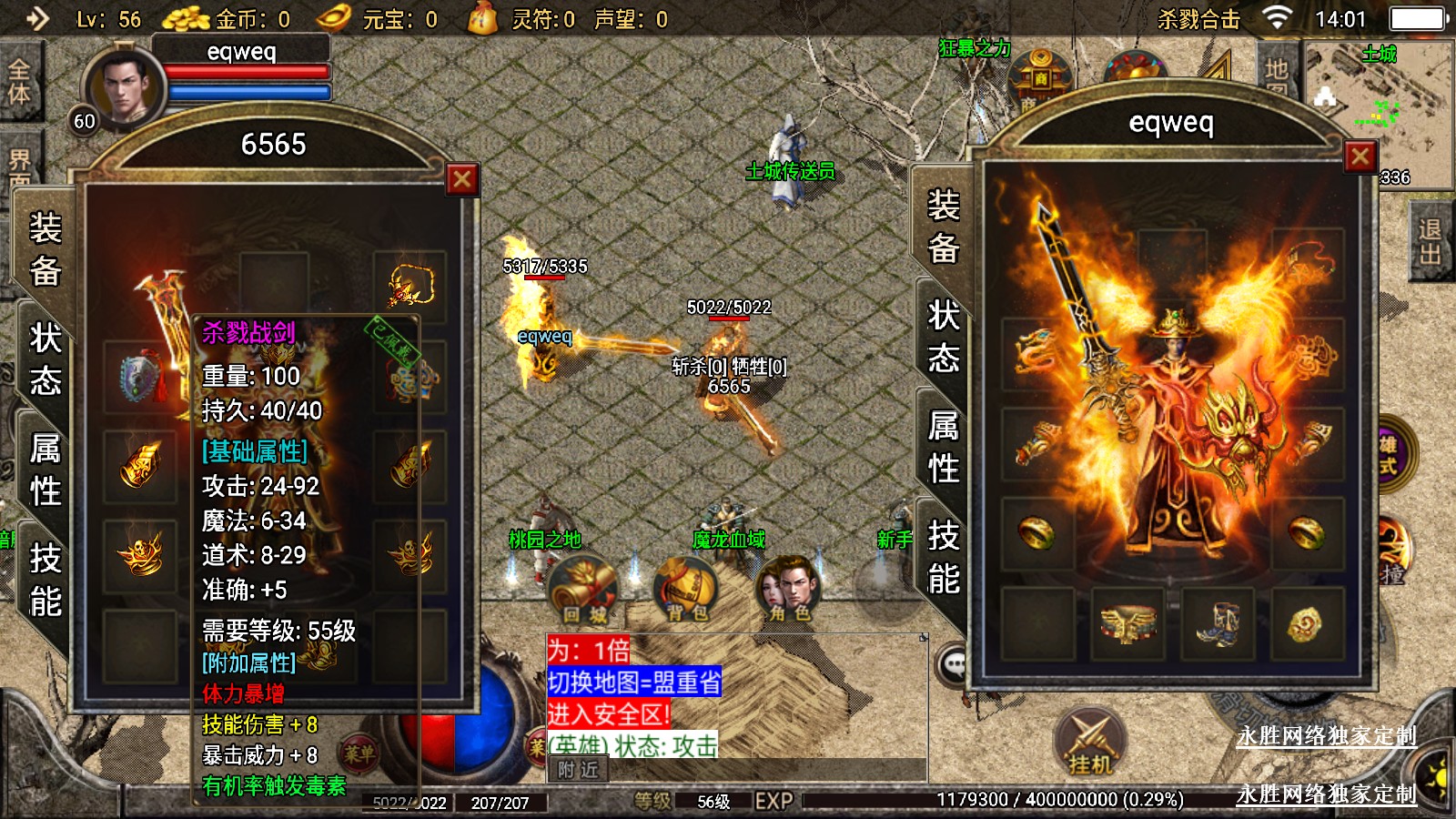This screenshot has height=819, width=1456.
Task: Switch to 状态 tab in eqweq panel
Action: pos(944,336)
